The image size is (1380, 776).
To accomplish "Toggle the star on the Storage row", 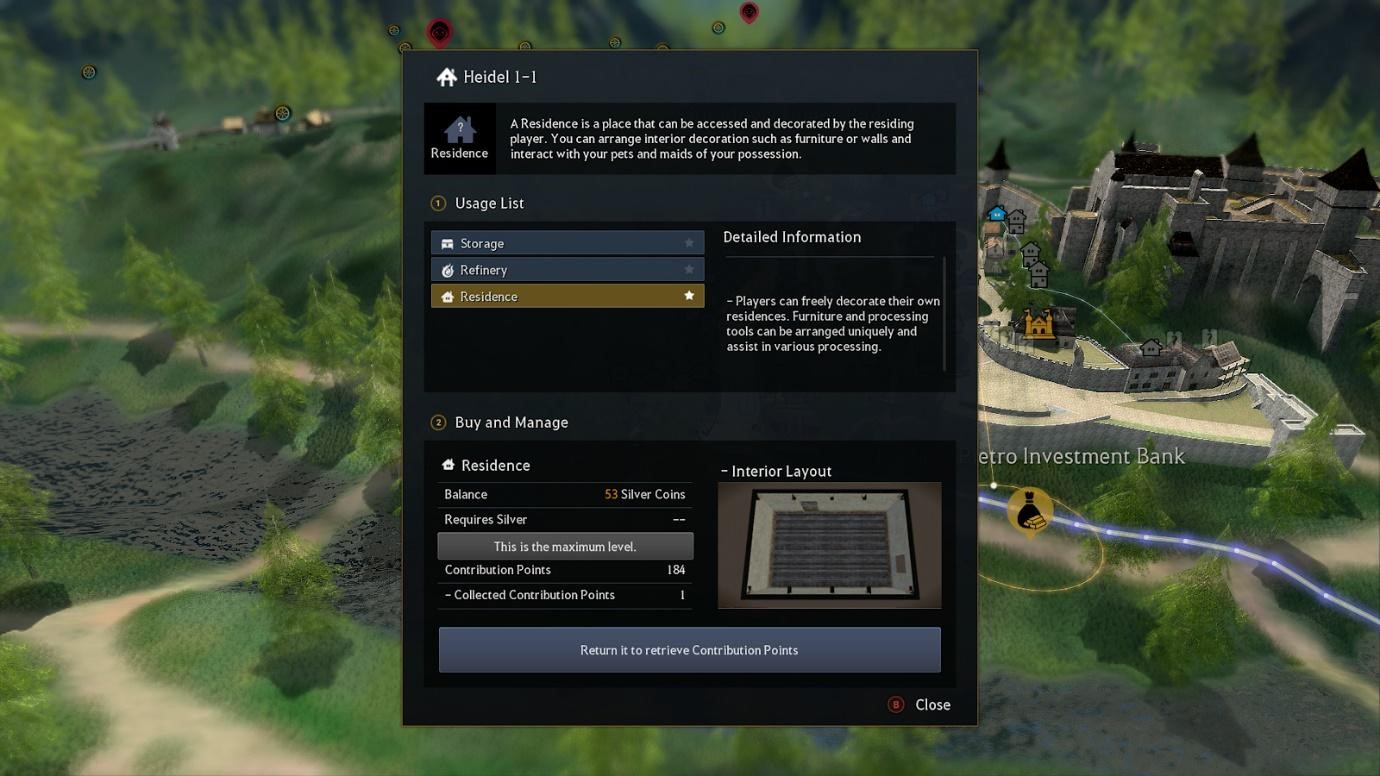I will [x=689, y=243].
